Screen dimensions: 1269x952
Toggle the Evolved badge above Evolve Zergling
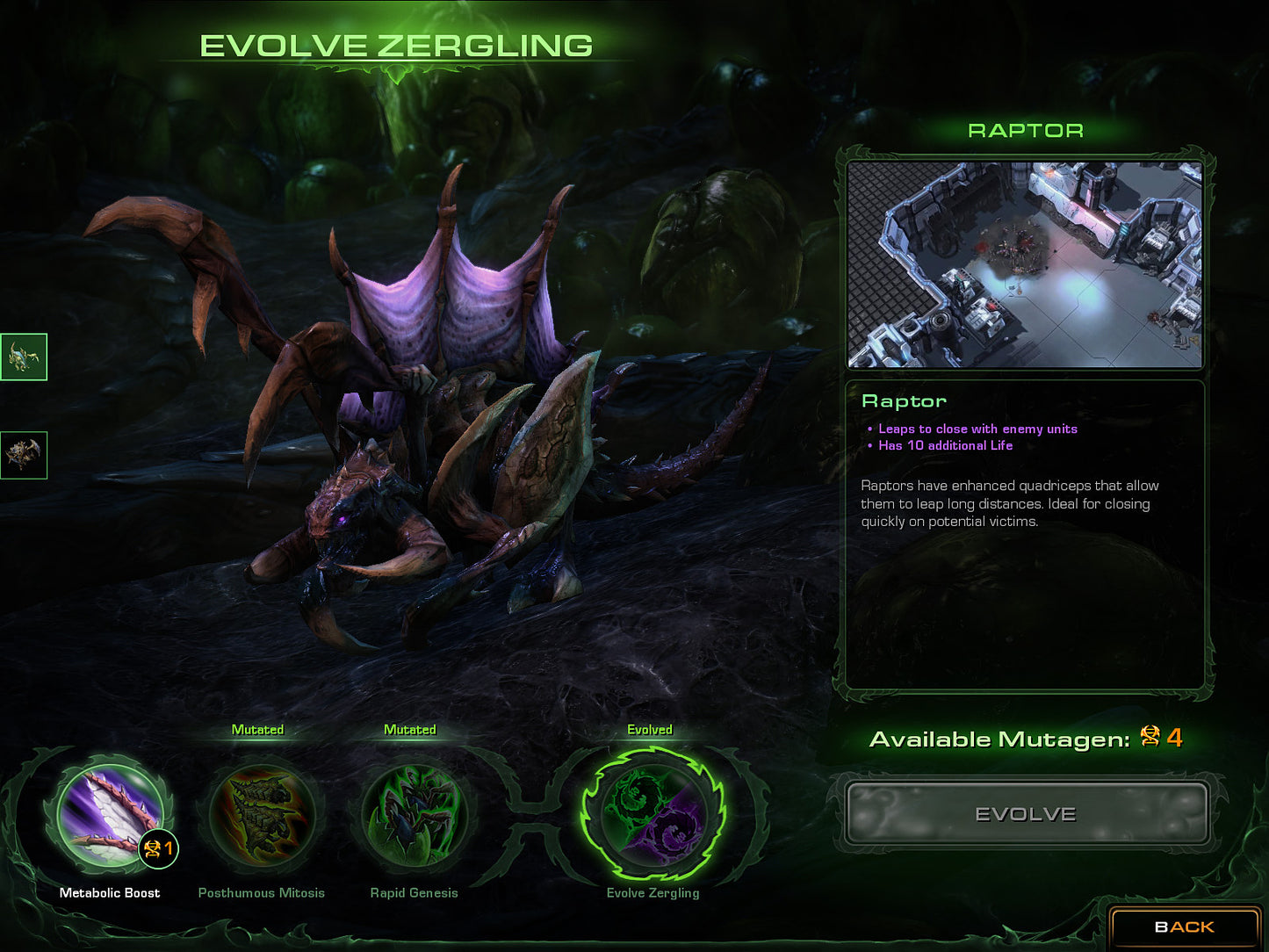[x=650, y=729]
